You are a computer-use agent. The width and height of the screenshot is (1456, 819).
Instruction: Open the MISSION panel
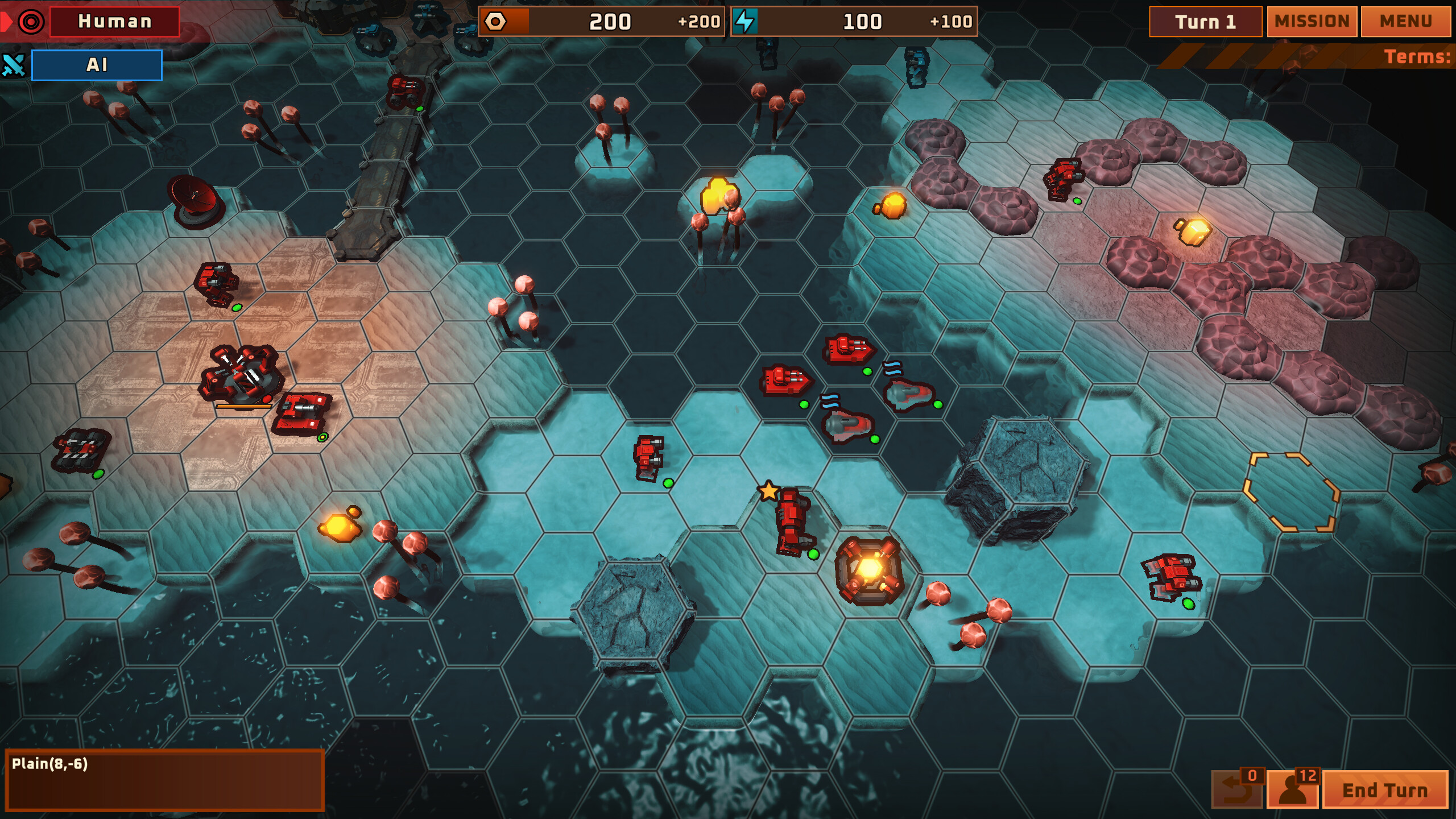click(x=1312, y=22)
